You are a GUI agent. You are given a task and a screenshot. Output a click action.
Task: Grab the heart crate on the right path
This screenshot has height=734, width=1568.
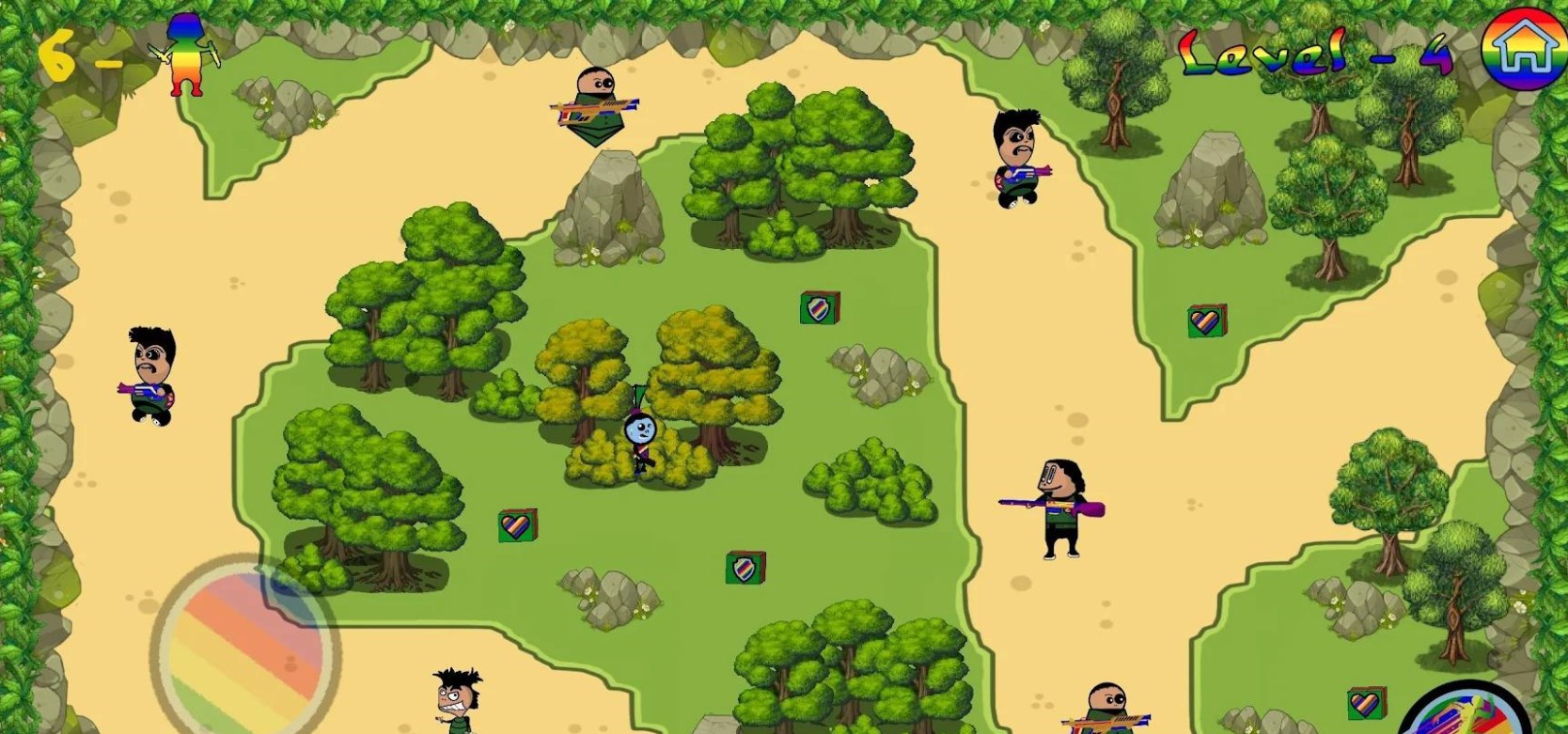click(1206, 321)
